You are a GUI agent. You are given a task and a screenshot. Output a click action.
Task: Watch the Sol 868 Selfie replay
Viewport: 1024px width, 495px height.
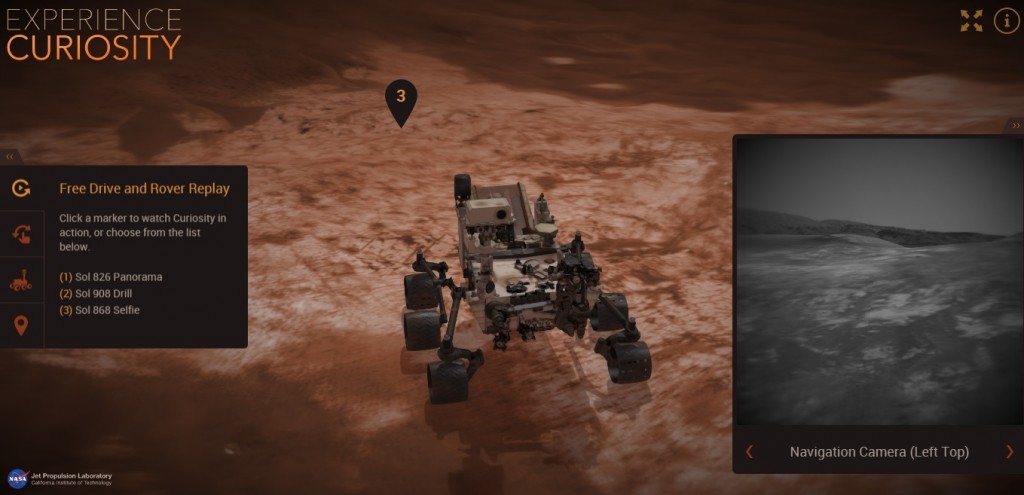pyautogui.click(x=99, y=311)
